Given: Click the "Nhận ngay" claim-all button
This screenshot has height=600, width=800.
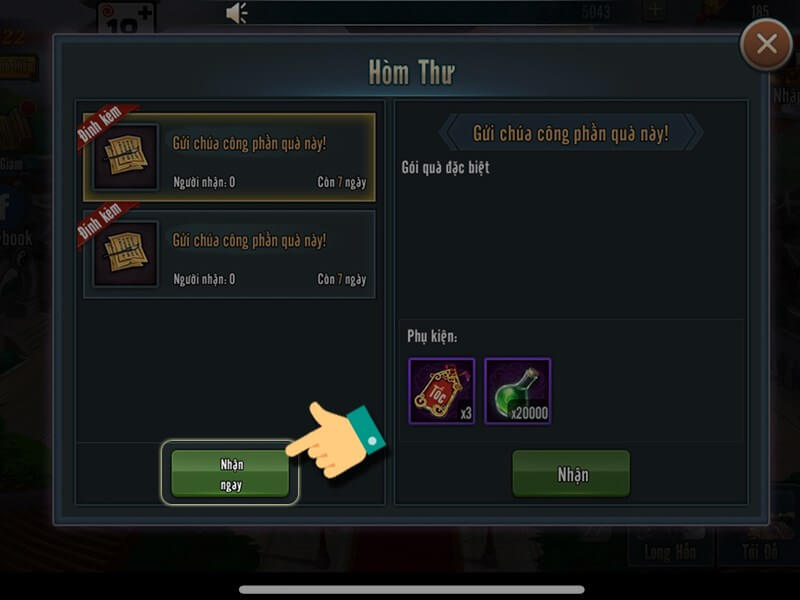Looking at the screenshot, I should pos(231,473).
